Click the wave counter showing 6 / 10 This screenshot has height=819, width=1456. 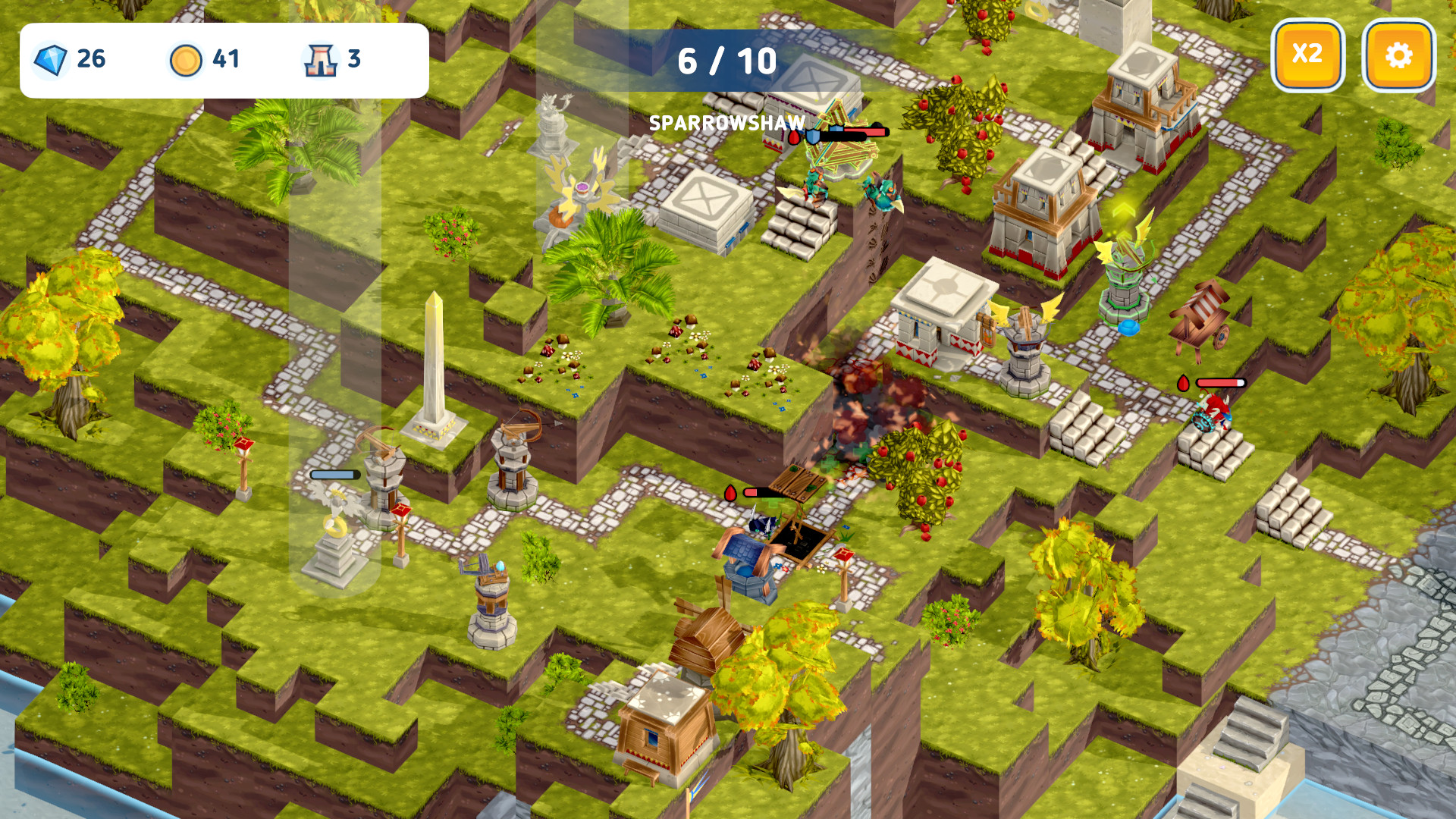point(728,61)
